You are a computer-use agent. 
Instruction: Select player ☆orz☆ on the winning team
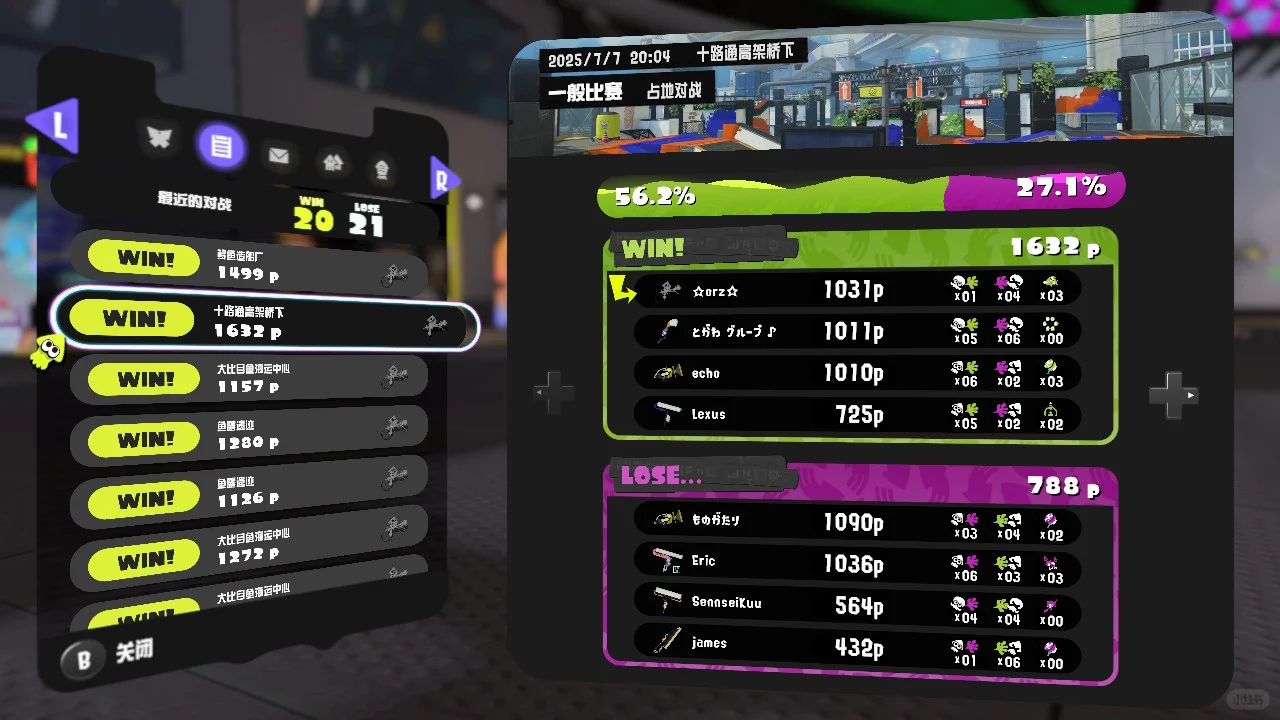point(856,290)
